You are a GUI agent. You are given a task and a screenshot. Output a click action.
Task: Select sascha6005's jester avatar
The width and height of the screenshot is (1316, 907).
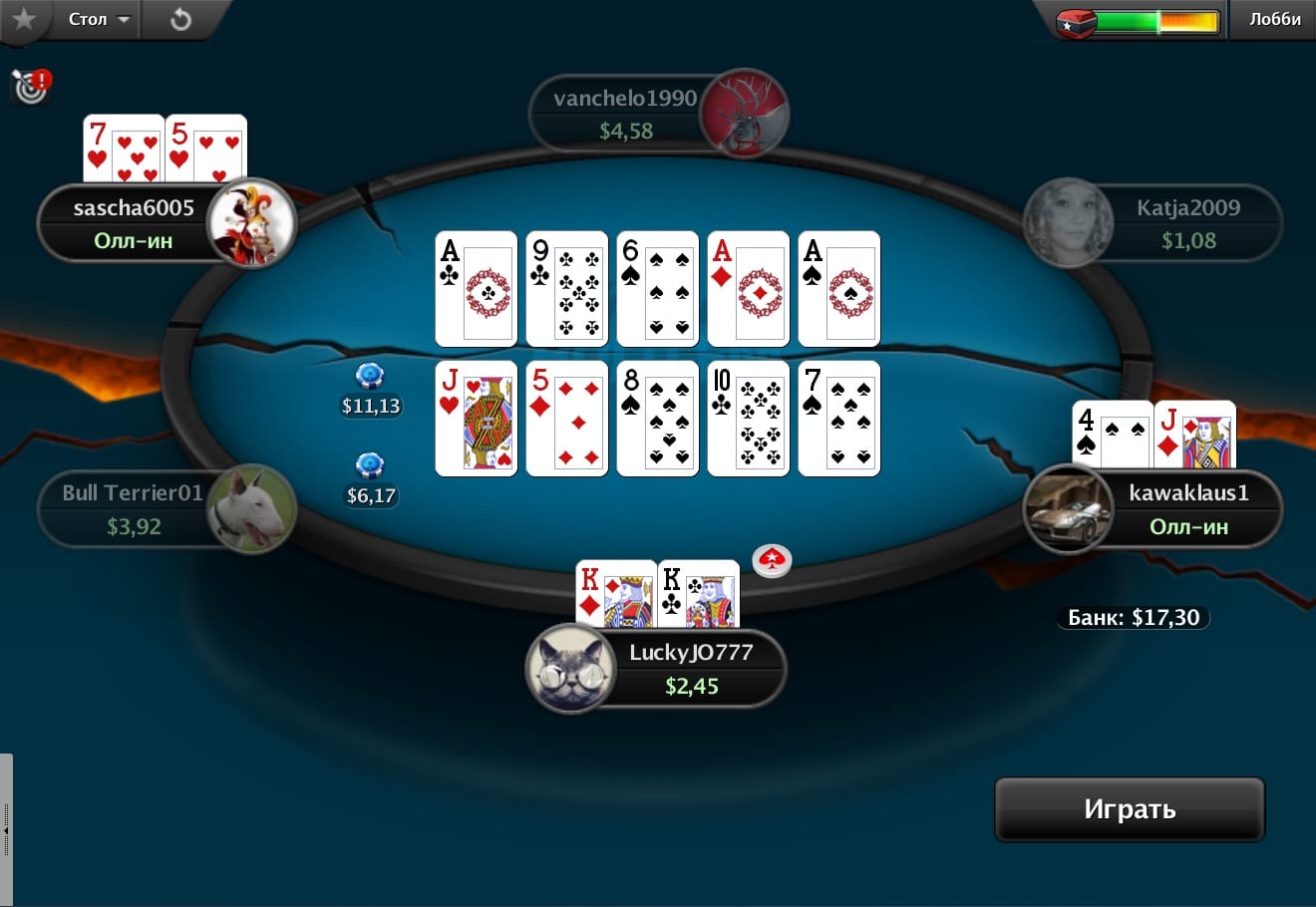pos(251,223)
